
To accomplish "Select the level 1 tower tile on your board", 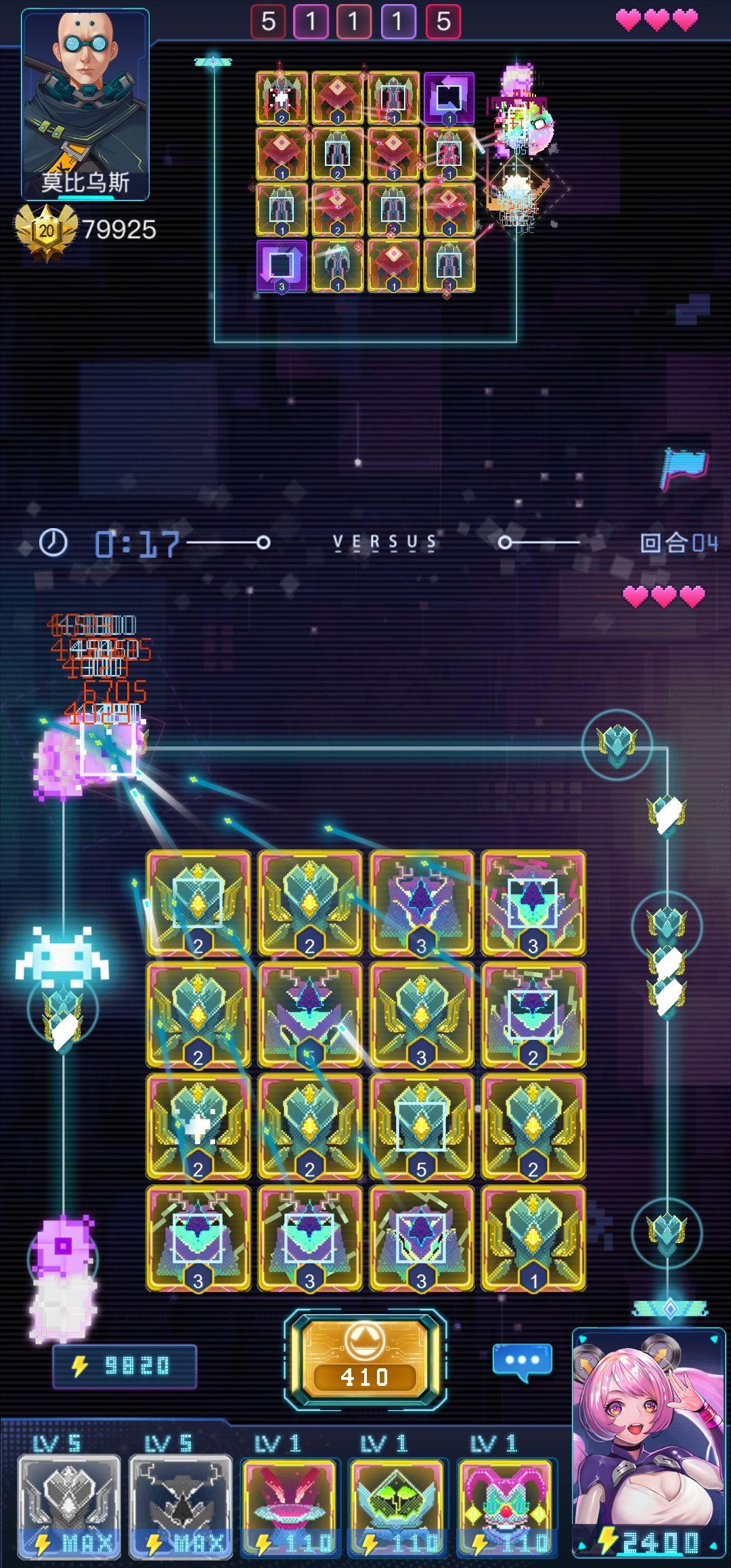I will [x=533, y=1238].
